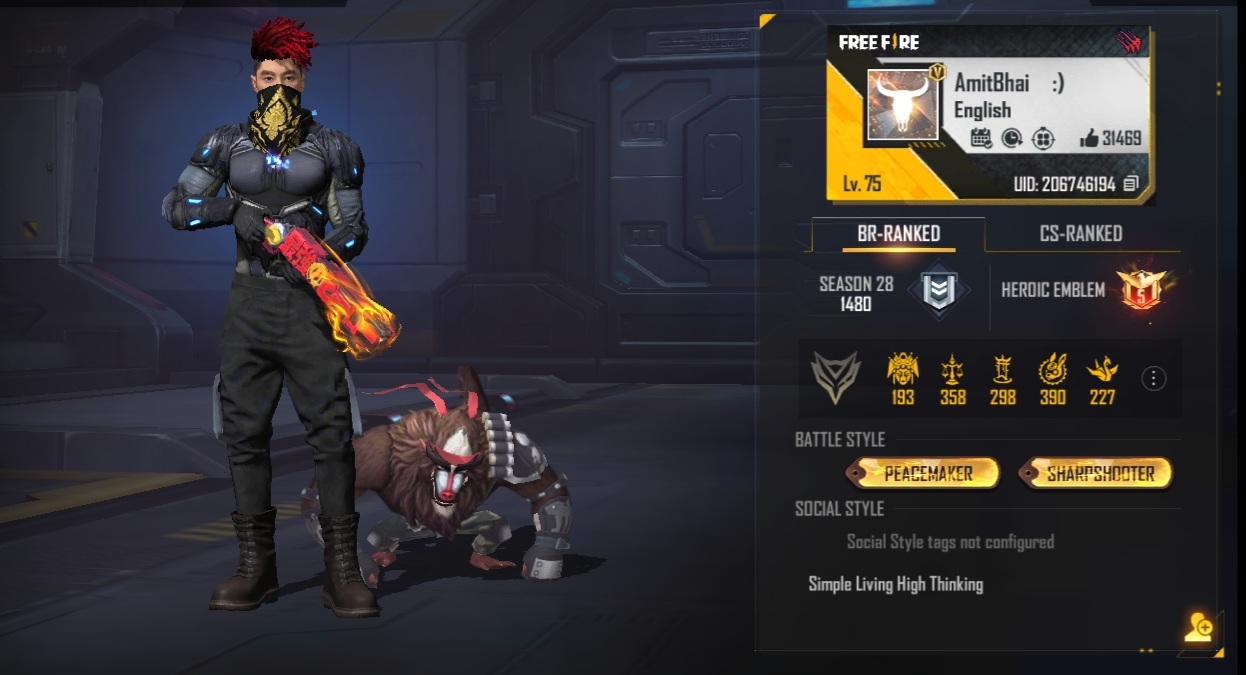The width and height of the screenshot is (1246, 675).
Task: Tap the grey winged crest badge
Action: (835, 378)
